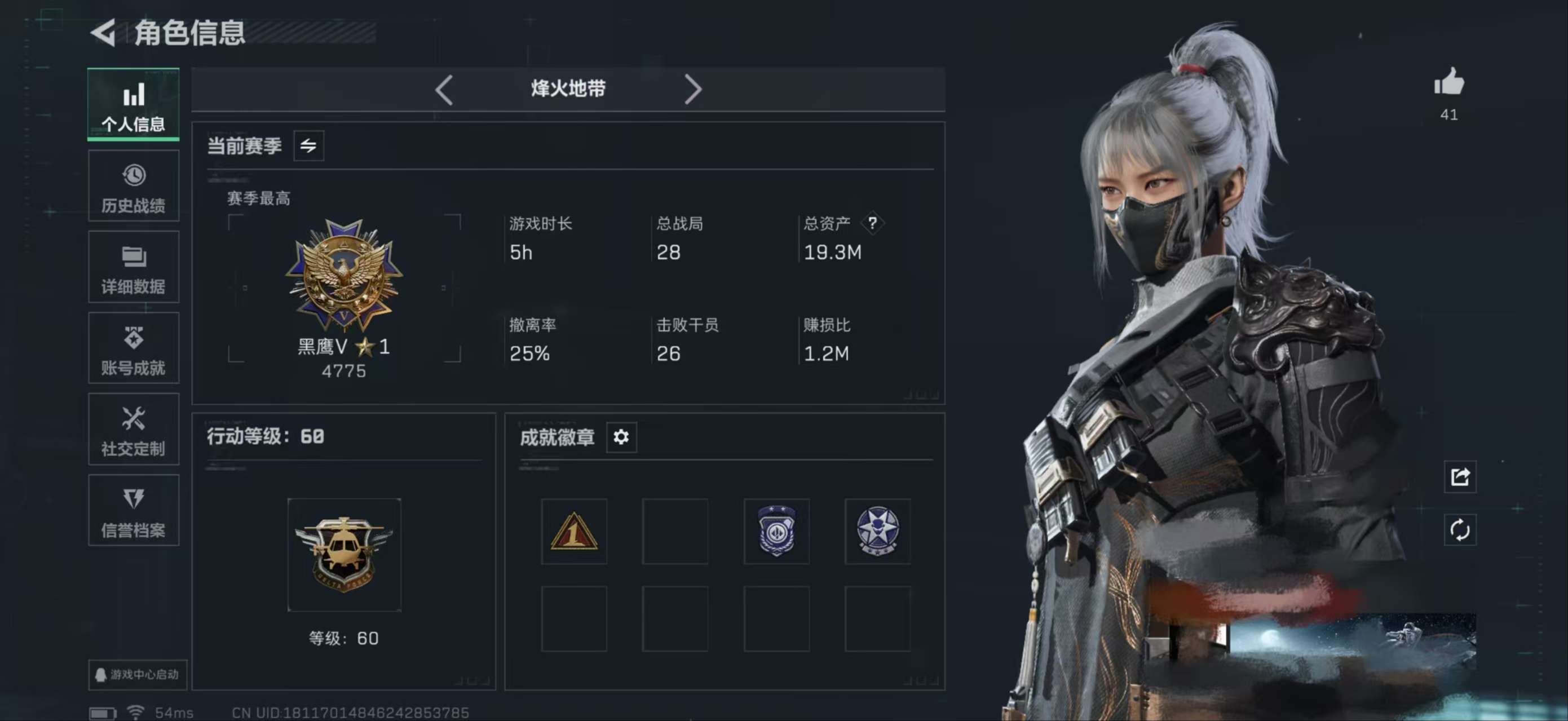
Task: Select the 烽火地带 mode tab
Action: pos(567,89)
